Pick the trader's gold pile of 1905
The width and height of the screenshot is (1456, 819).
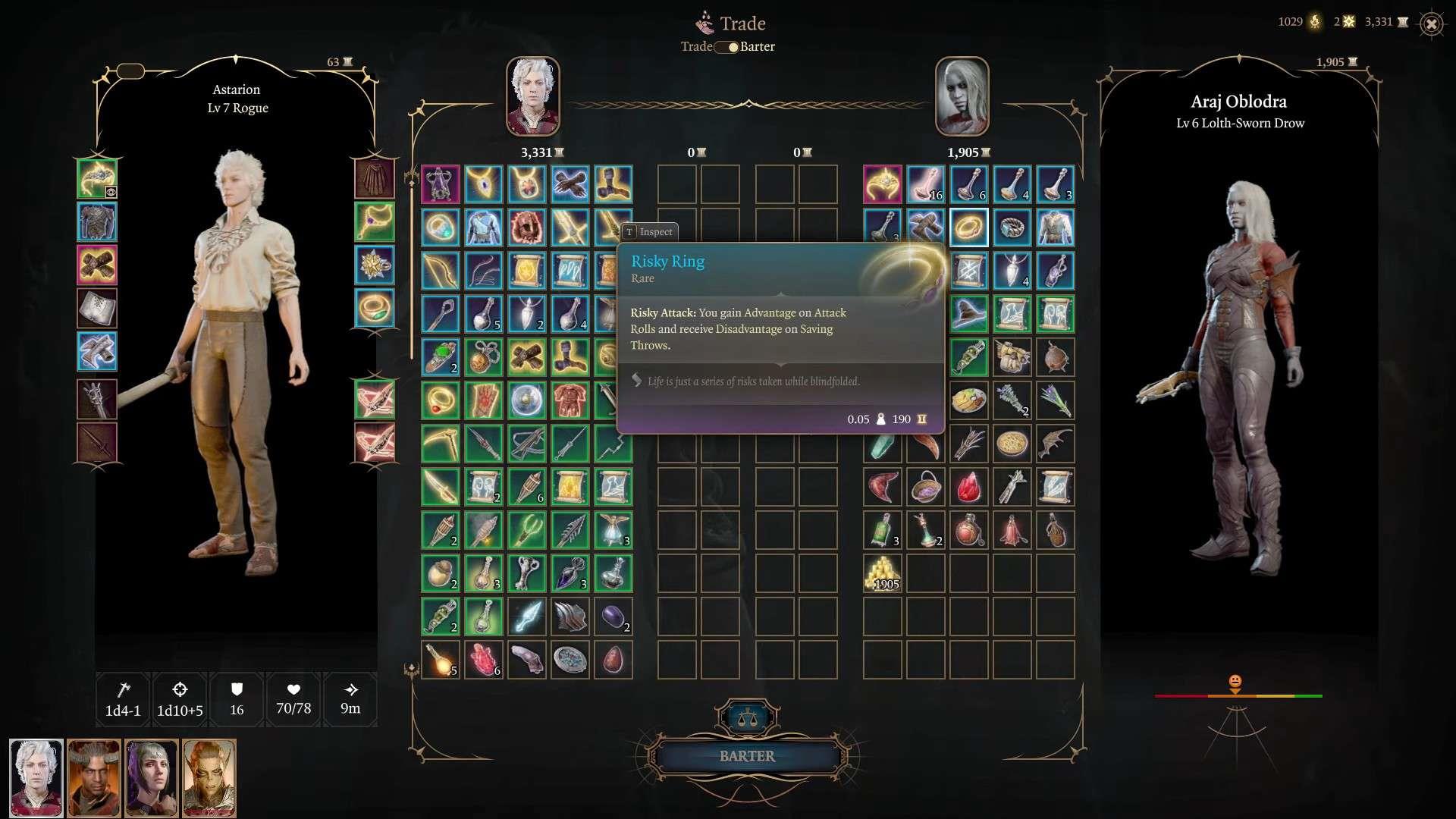[883, 573]
